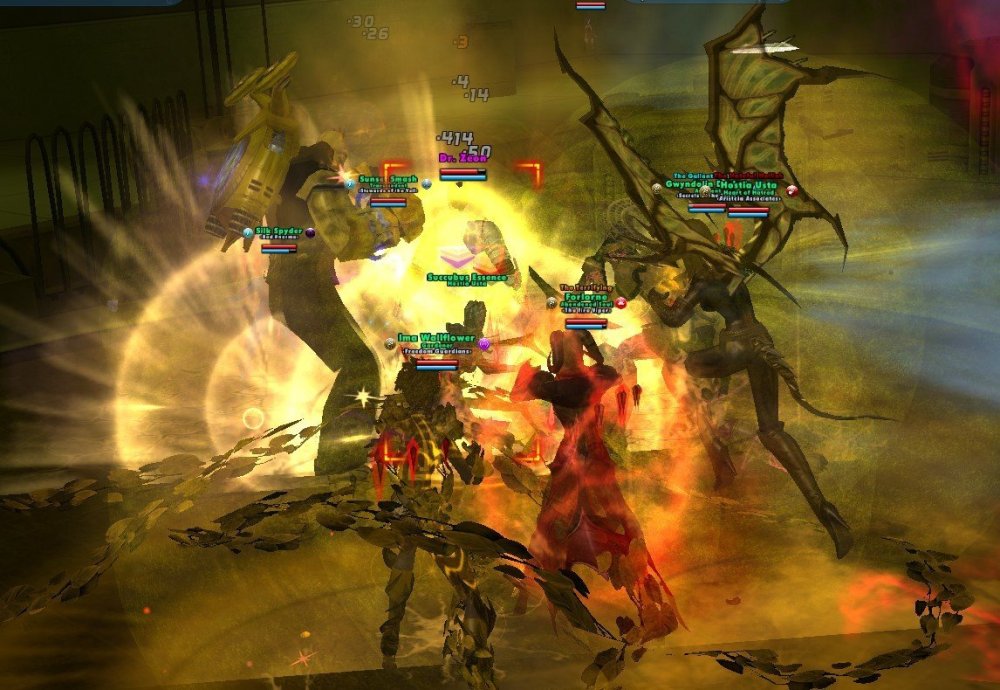Target Sunset Smash by nameplate
The height and width of the screenshot is (690, 1000).
[388, 181]
